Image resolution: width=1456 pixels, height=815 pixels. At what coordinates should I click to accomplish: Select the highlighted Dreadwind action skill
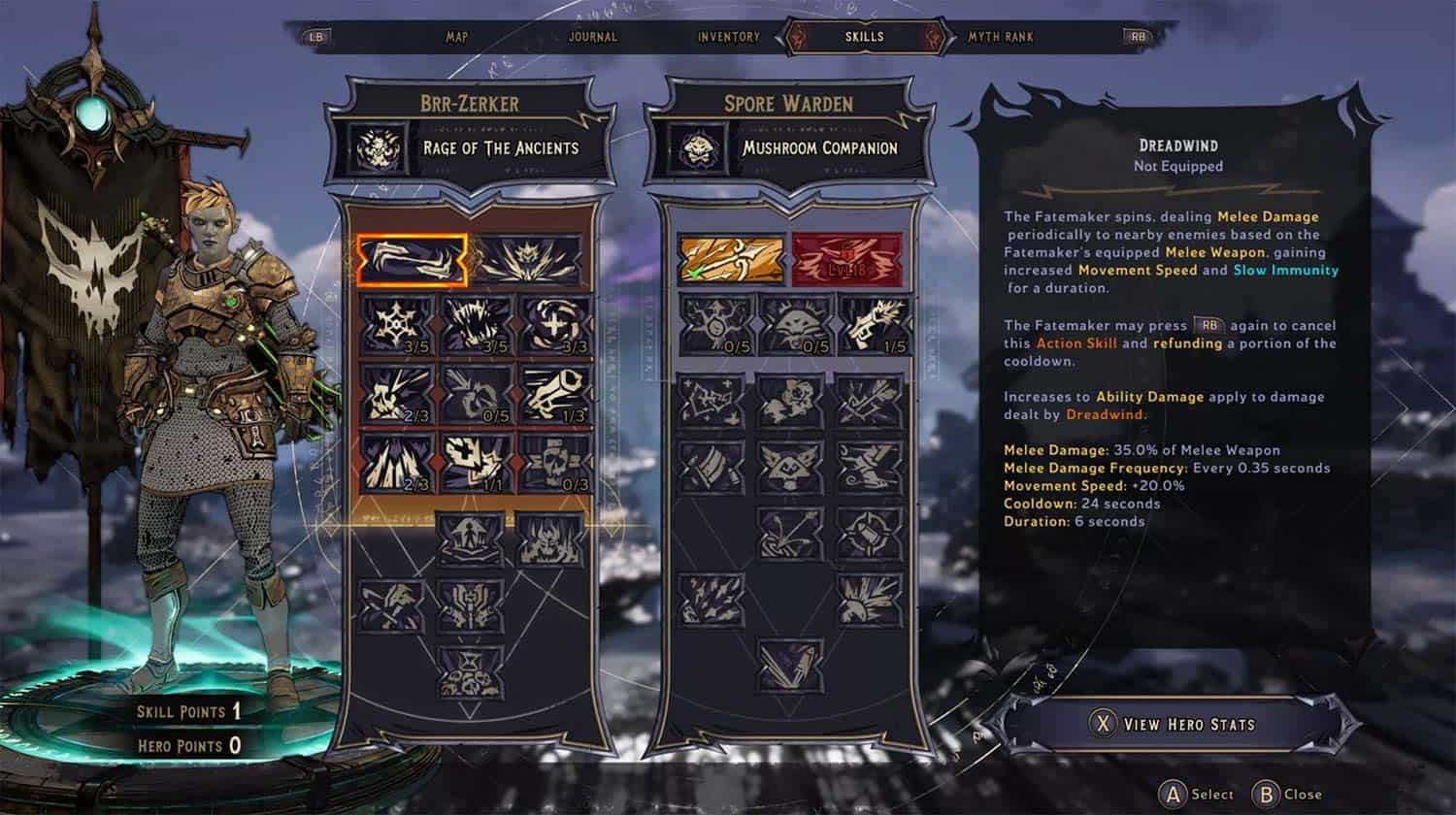[x=412, y=260]
